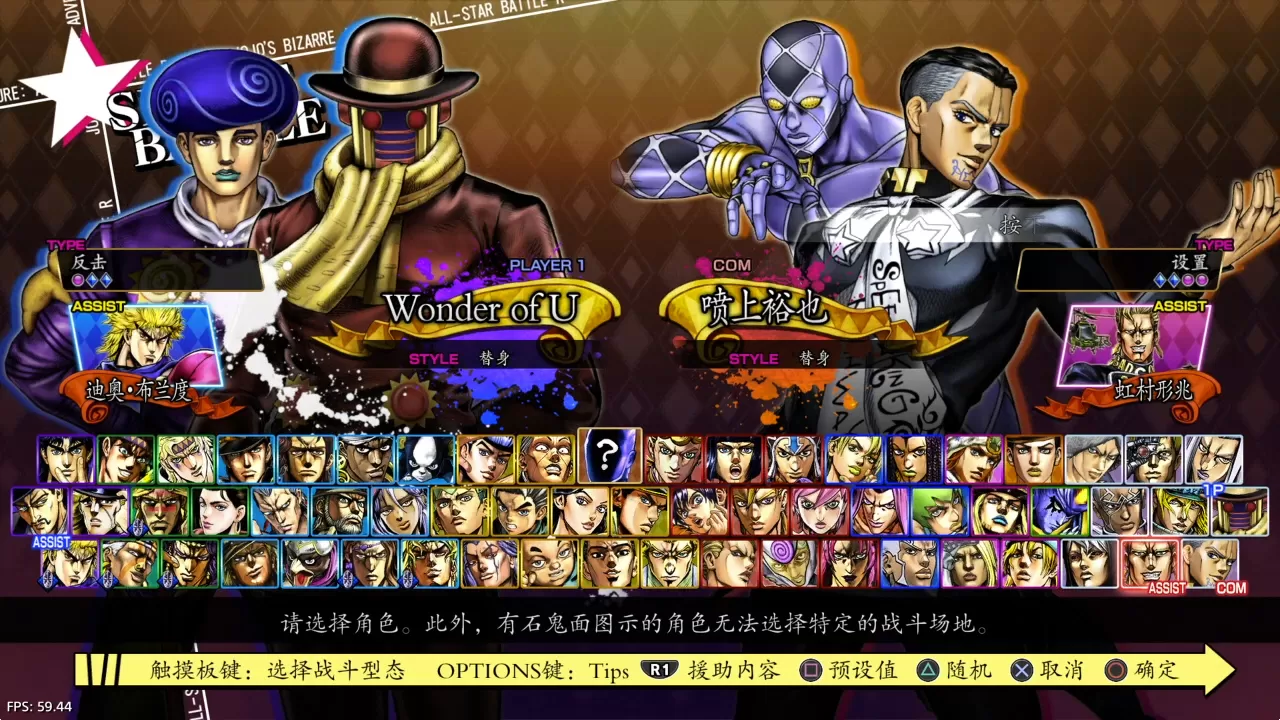Click the triangle Random (随机) icon
1280x720 pixels.
tap(928, 670)
